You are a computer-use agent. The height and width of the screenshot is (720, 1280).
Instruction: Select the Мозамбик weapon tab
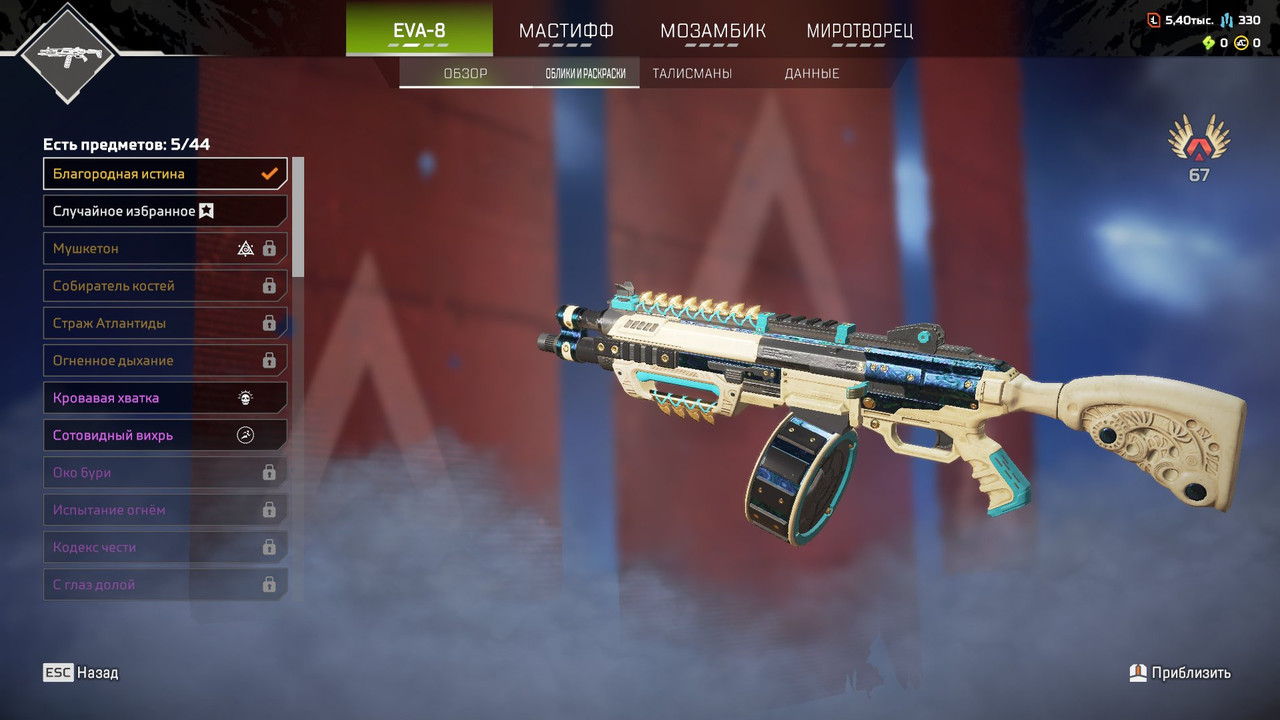(712, 30)
